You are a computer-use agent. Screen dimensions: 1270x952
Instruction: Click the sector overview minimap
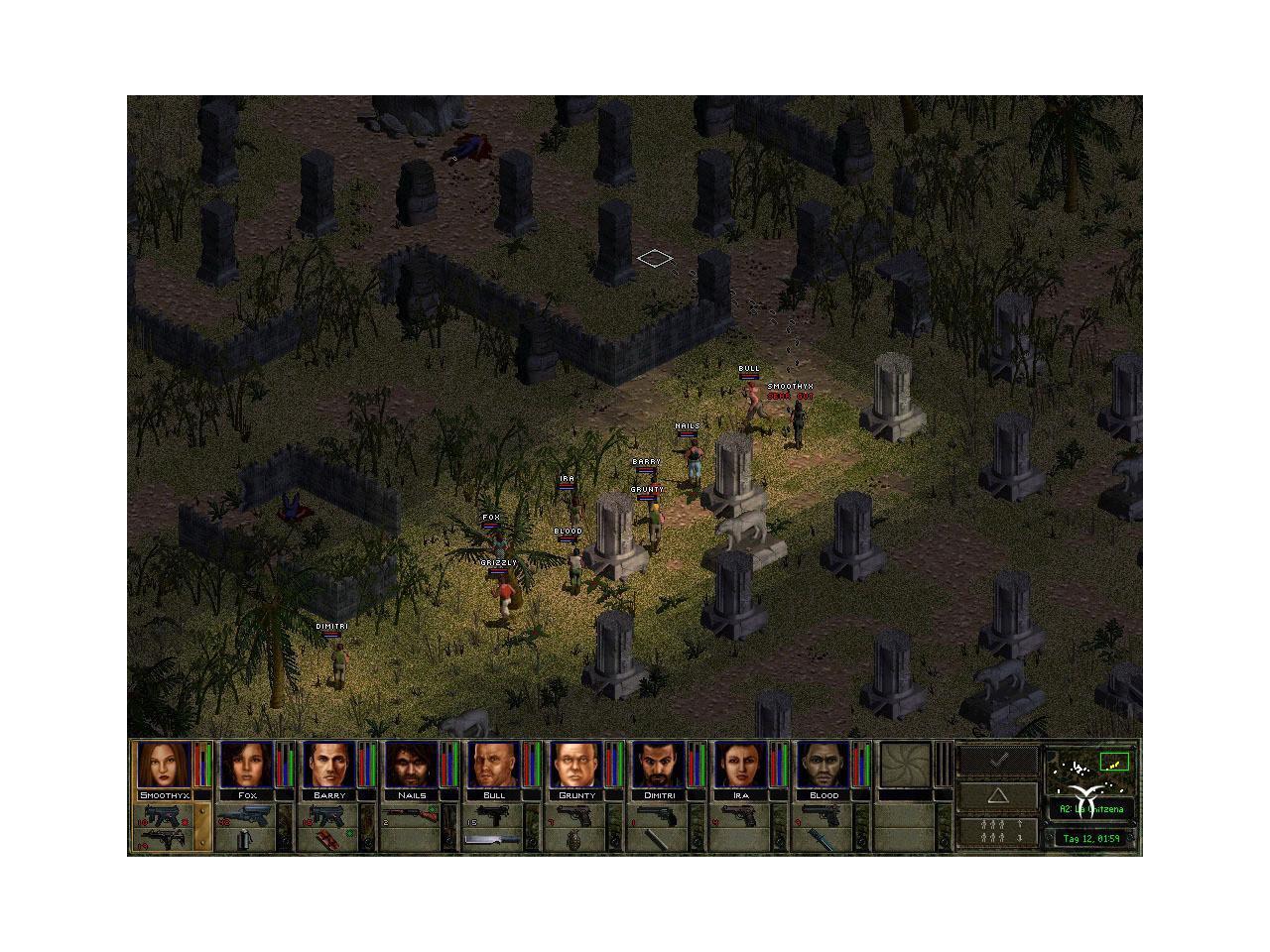[1091, 768]
